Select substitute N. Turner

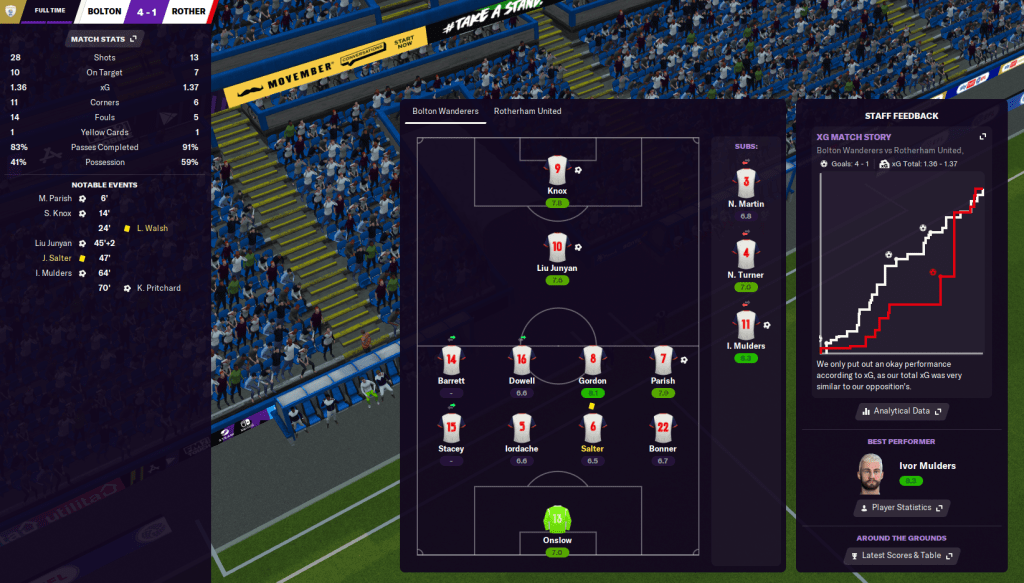[746, 254]
